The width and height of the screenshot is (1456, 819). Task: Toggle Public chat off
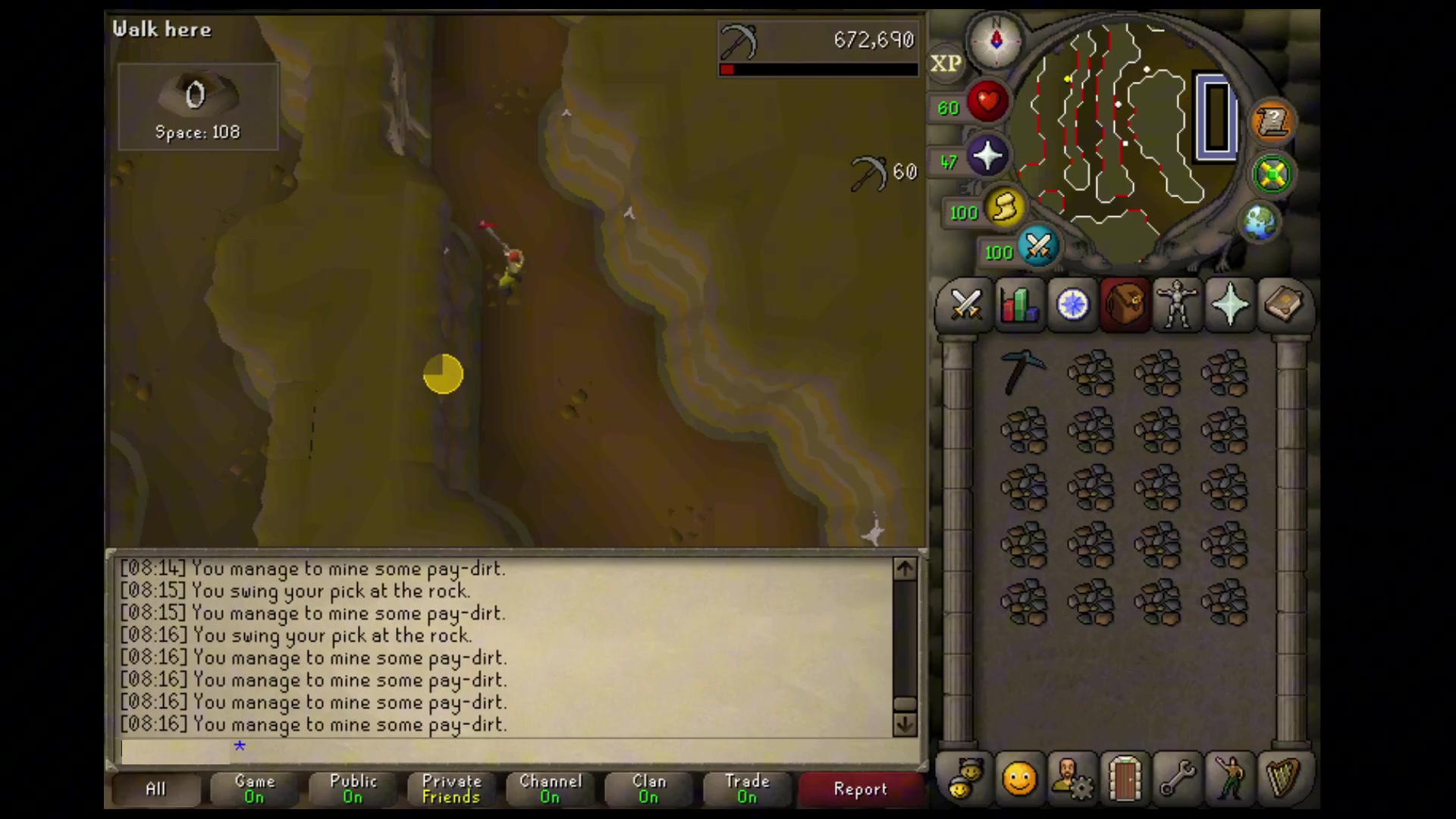(x=352, y=789)
